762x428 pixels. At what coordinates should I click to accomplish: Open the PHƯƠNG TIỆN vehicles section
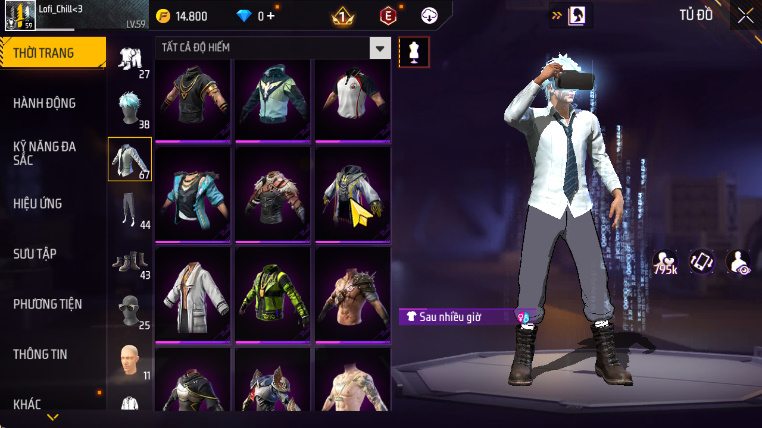click(x=47, y=303)
